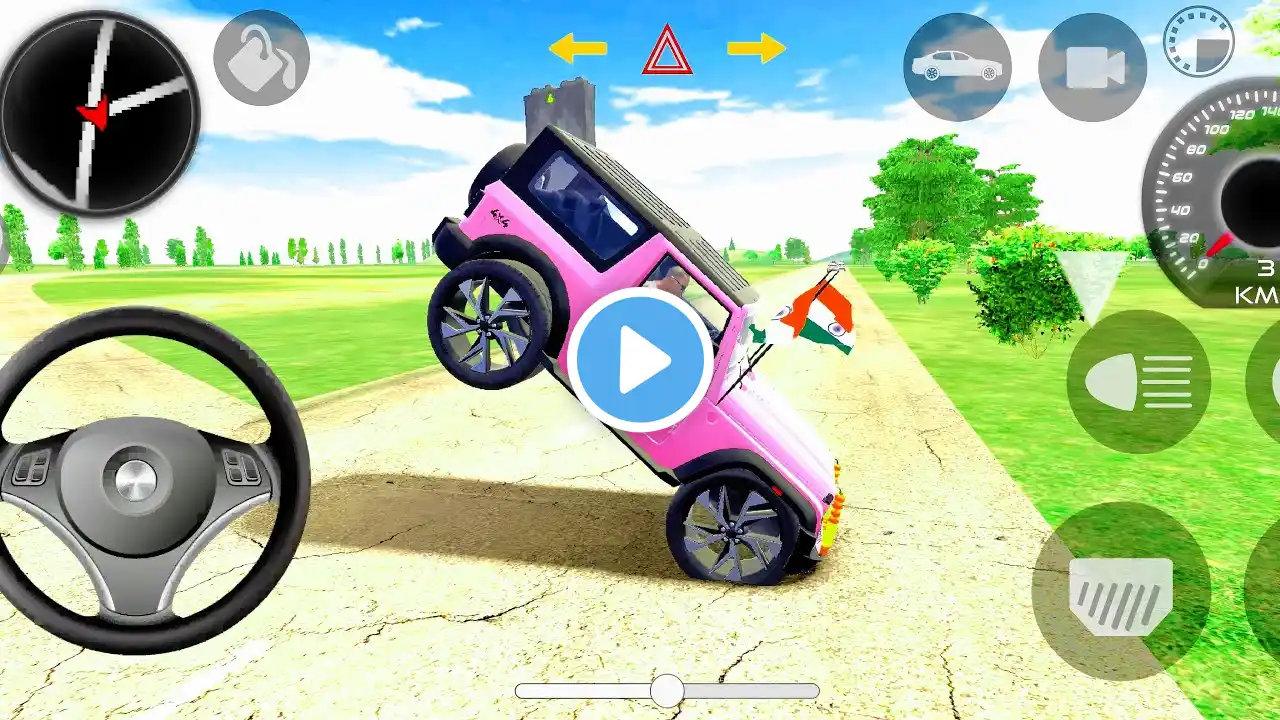Switch camera view with camcorder button
Viewport: 1280px width, 720px height.
click(1091, 67)
